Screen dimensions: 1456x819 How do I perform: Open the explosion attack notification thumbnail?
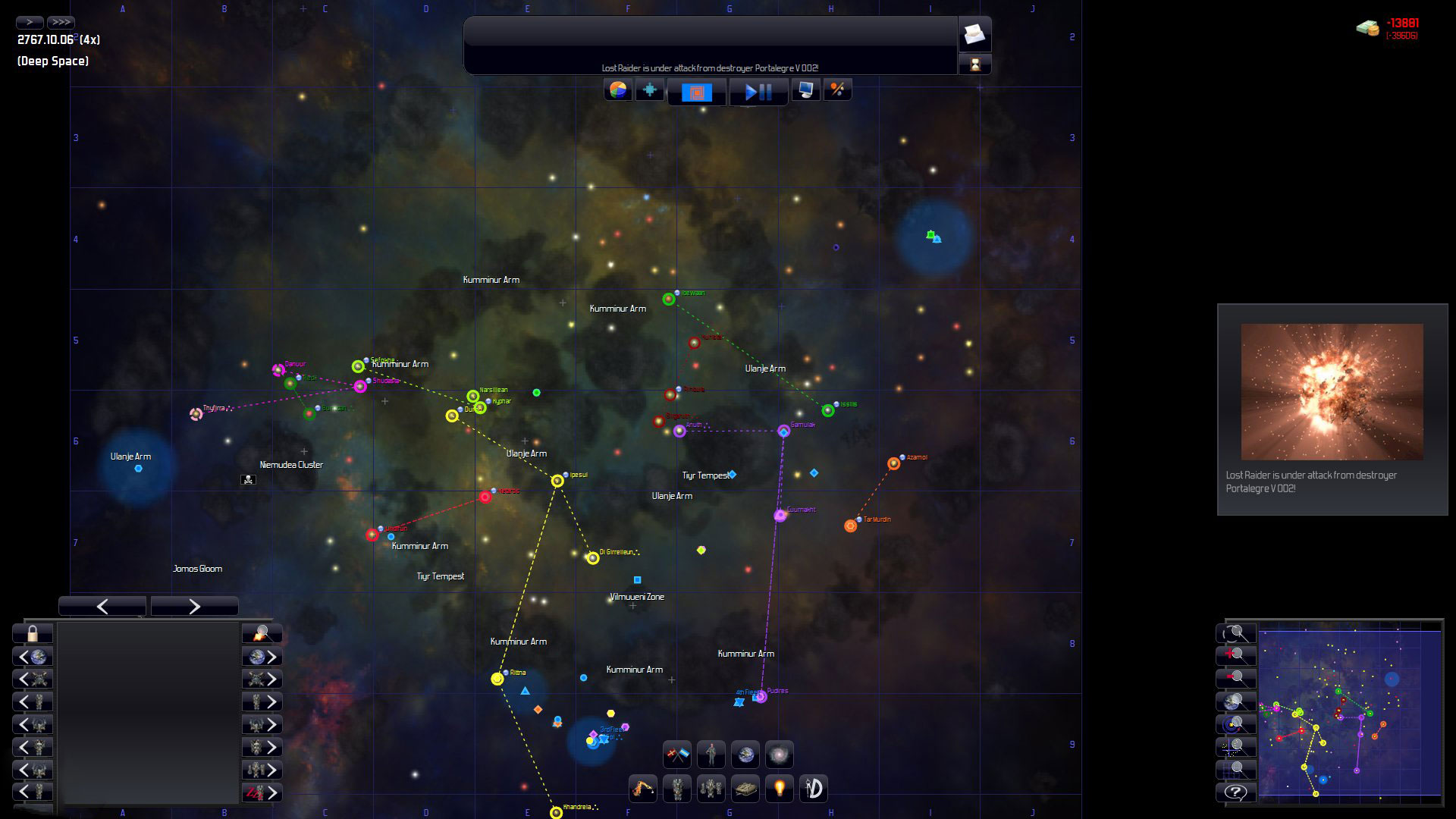click(1332, 392)
